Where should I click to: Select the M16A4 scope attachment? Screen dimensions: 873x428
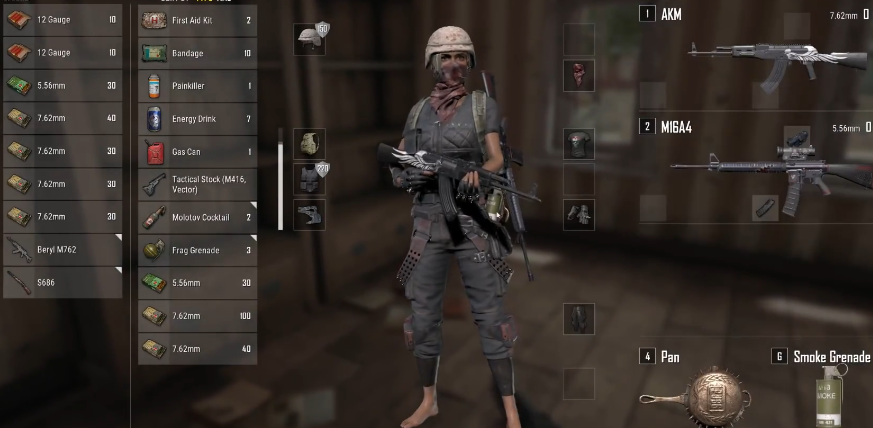(x=797, y=136)
